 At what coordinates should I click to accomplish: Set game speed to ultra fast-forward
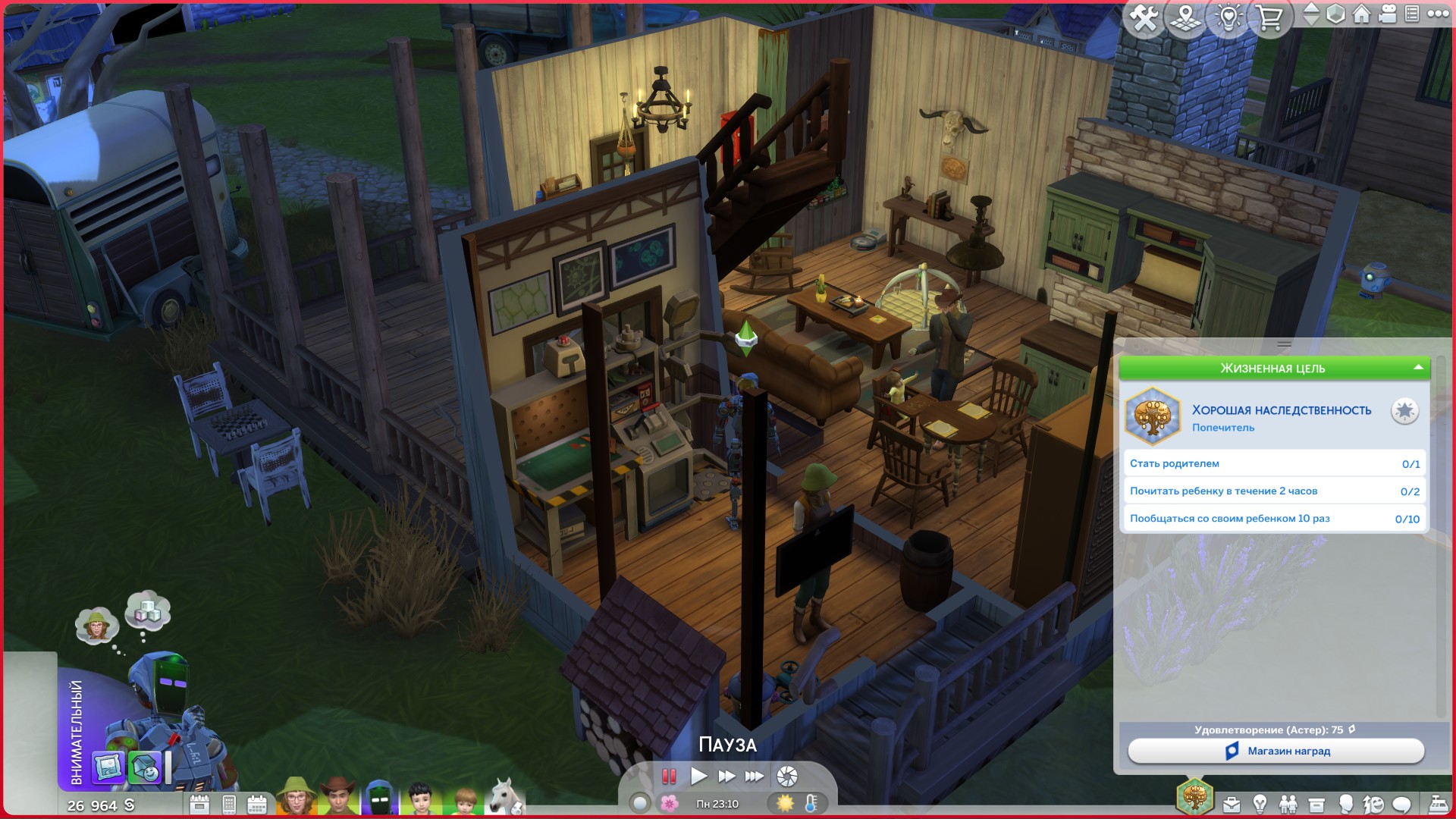coord(754,776)
